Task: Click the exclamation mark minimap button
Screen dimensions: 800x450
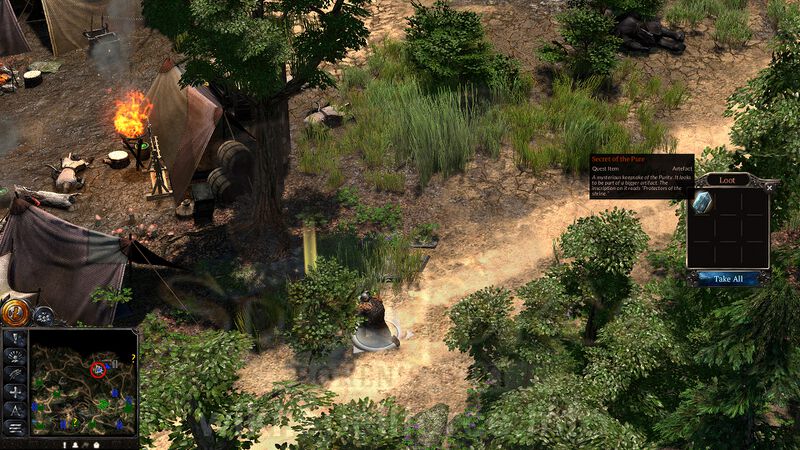Action: click(x=15, y=338)
